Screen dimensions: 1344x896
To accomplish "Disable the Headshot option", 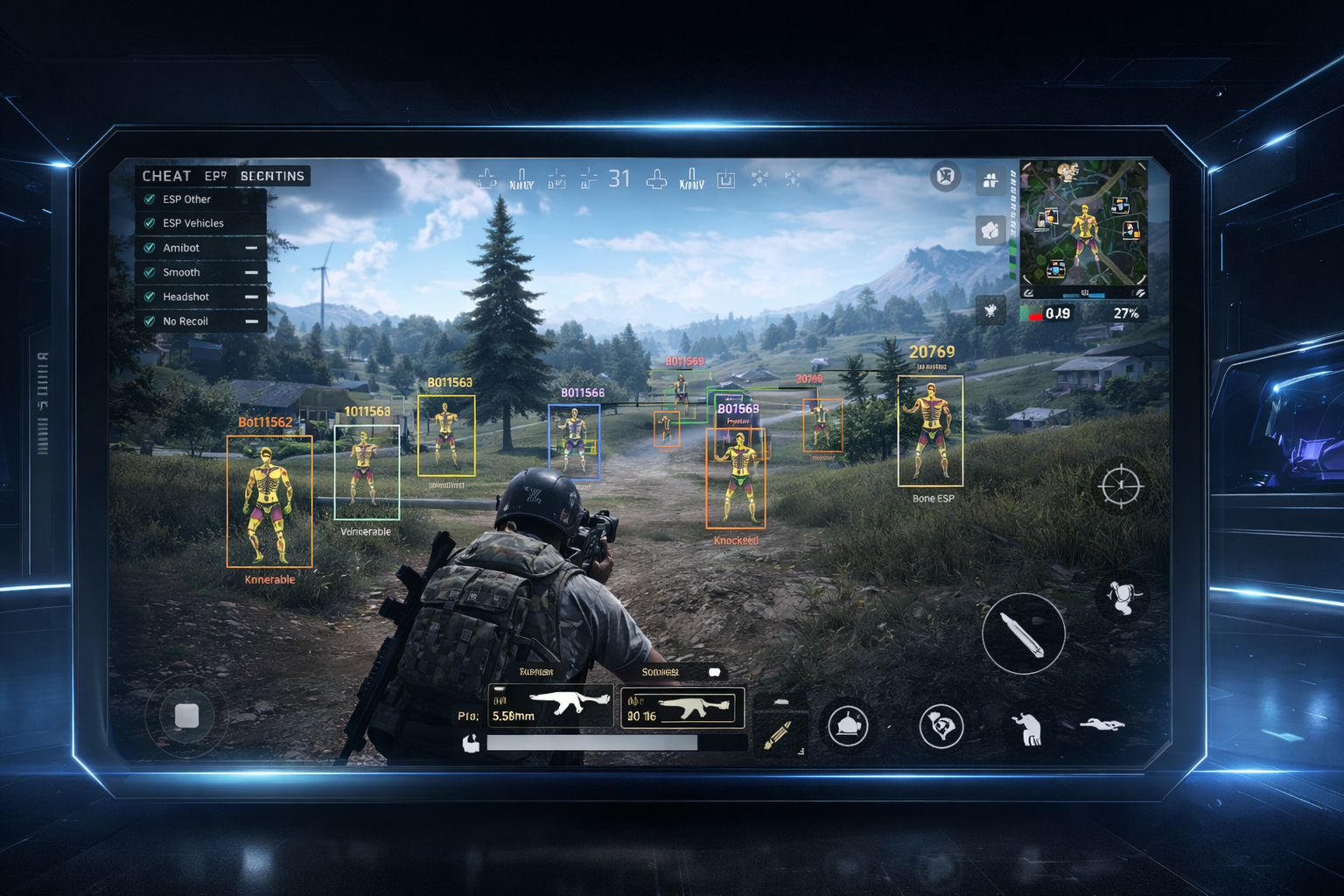I will point(150,297).
